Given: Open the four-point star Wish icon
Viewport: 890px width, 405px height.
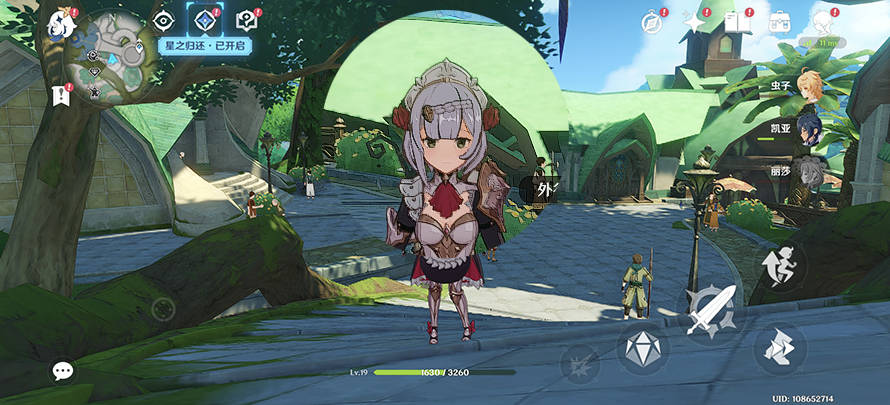Looking at the screenshot, I should [x=693, y=22].
